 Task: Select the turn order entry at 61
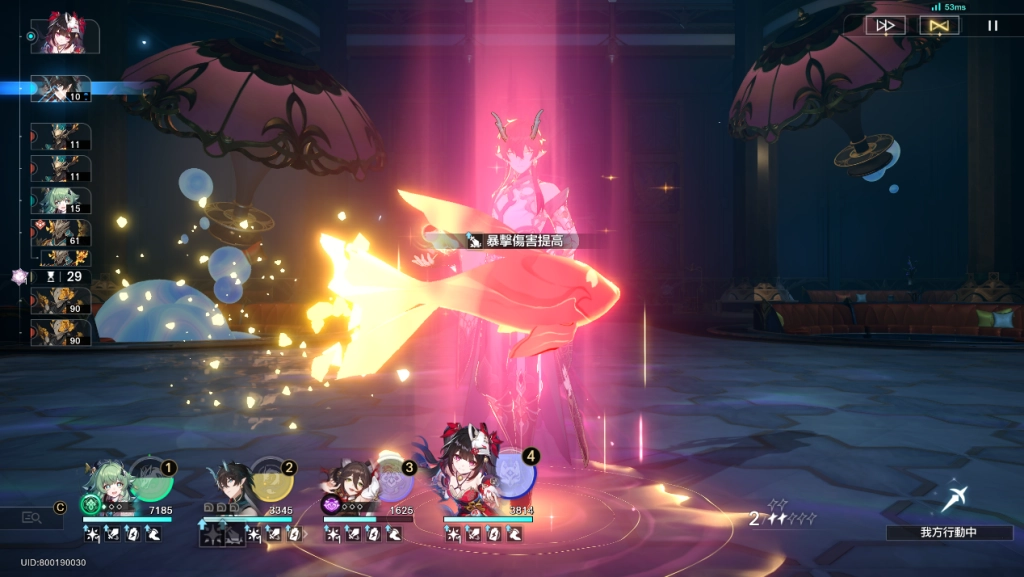(x=60, y=233)
